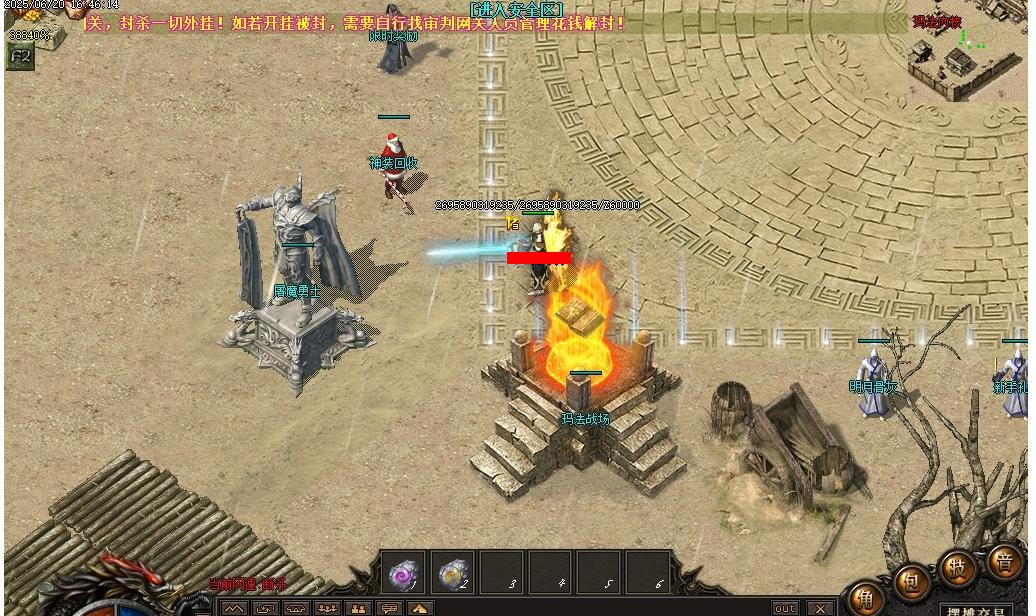This screenshot has height=616, width=1036.
Task: Toggle the sound (音) round button
Action: tap(1003, 561)
